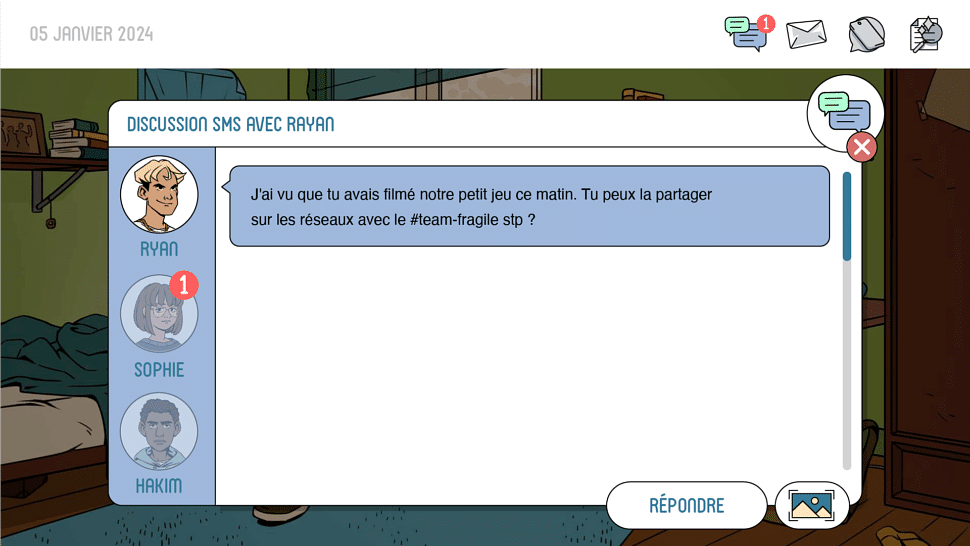
Task: Open the document with magnifier icon
Action: 926,34
